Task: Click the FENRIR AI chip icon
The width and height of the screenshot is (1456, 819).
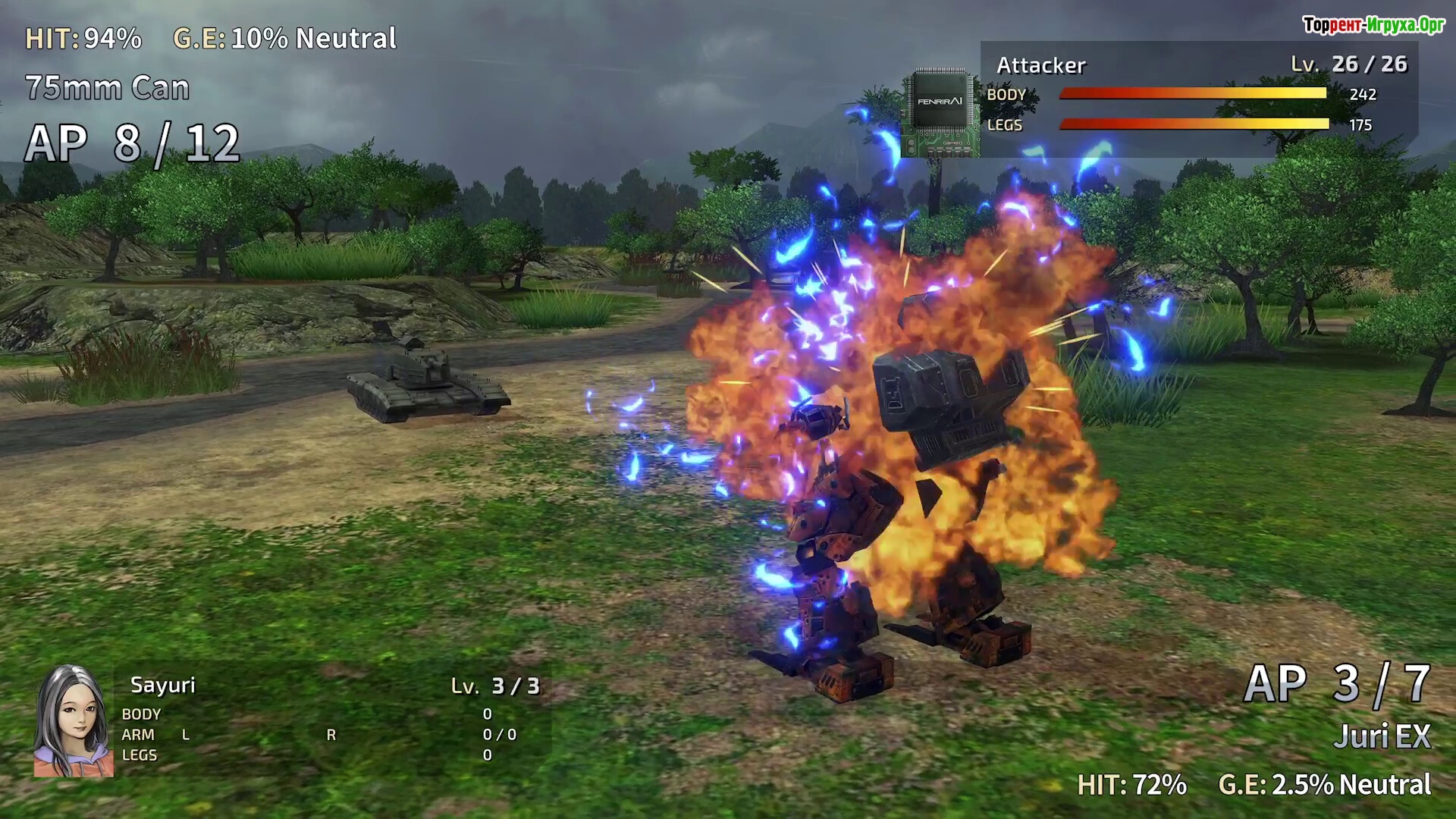Action: (x=940, y=112)
